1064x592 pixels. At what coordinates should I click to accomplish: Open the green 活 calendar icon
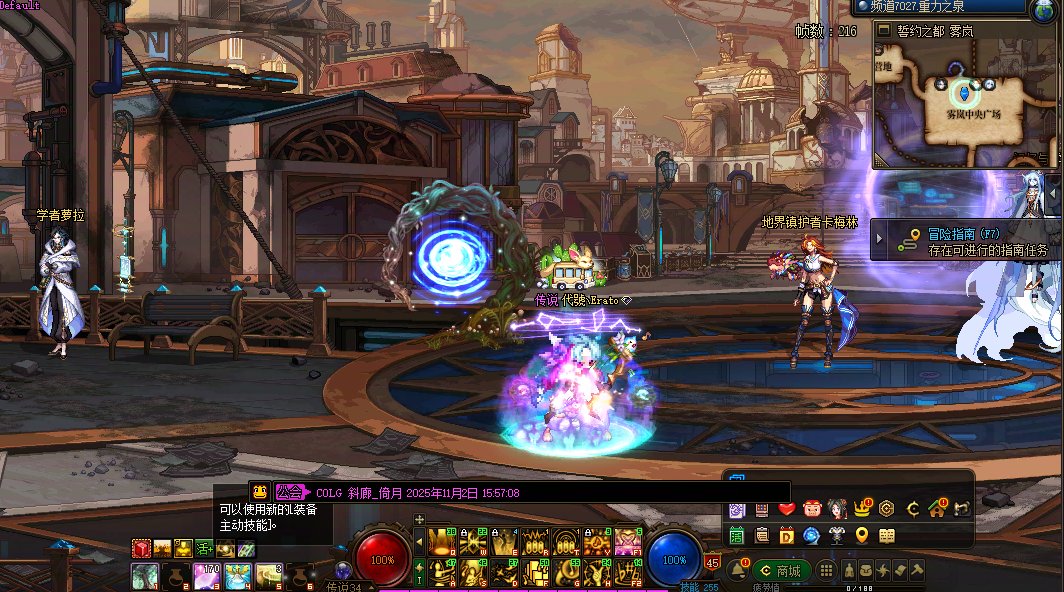point(737,536)
